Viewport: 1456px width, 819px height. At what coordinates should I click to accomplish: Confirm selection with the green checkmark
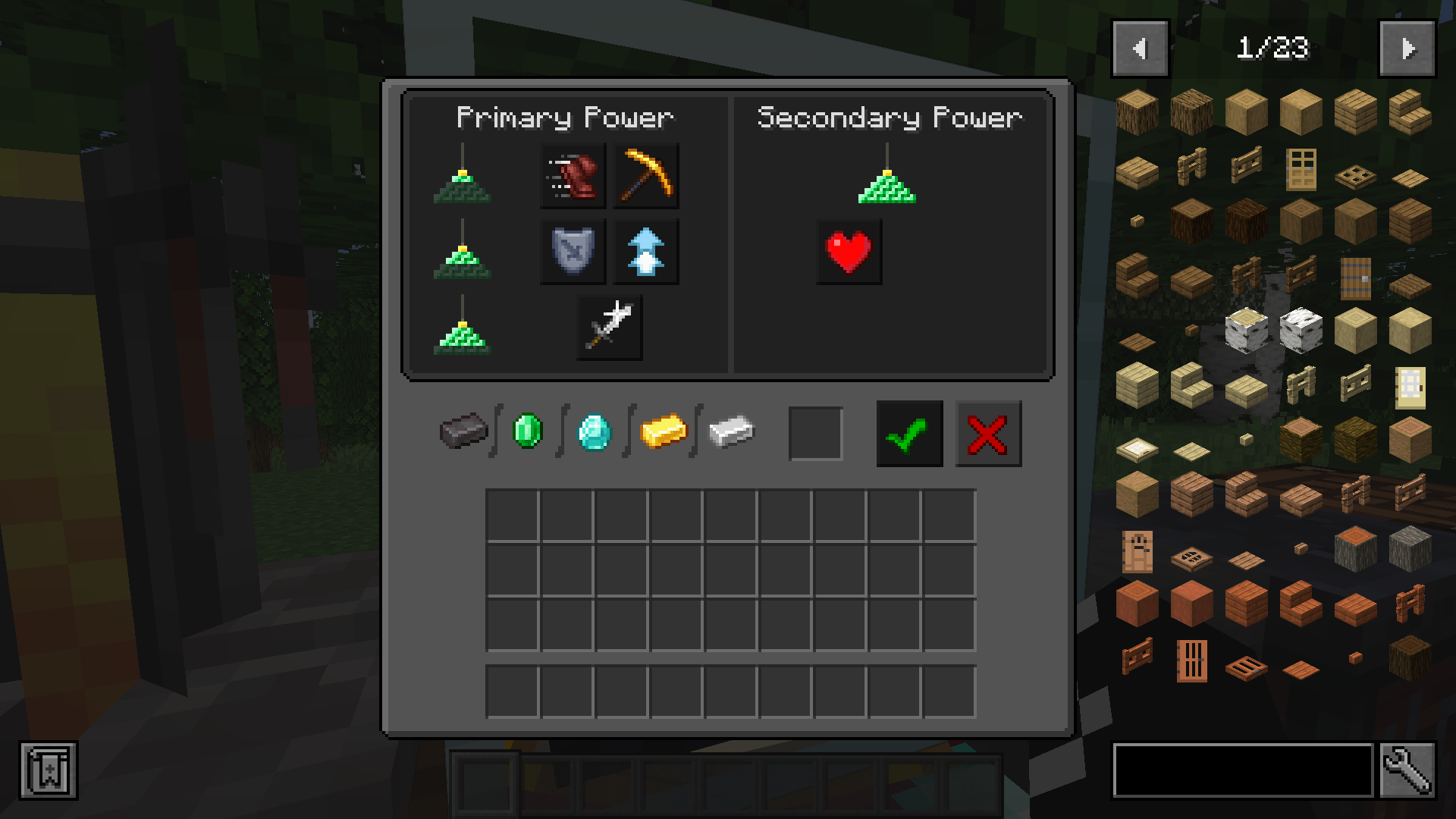908,434
